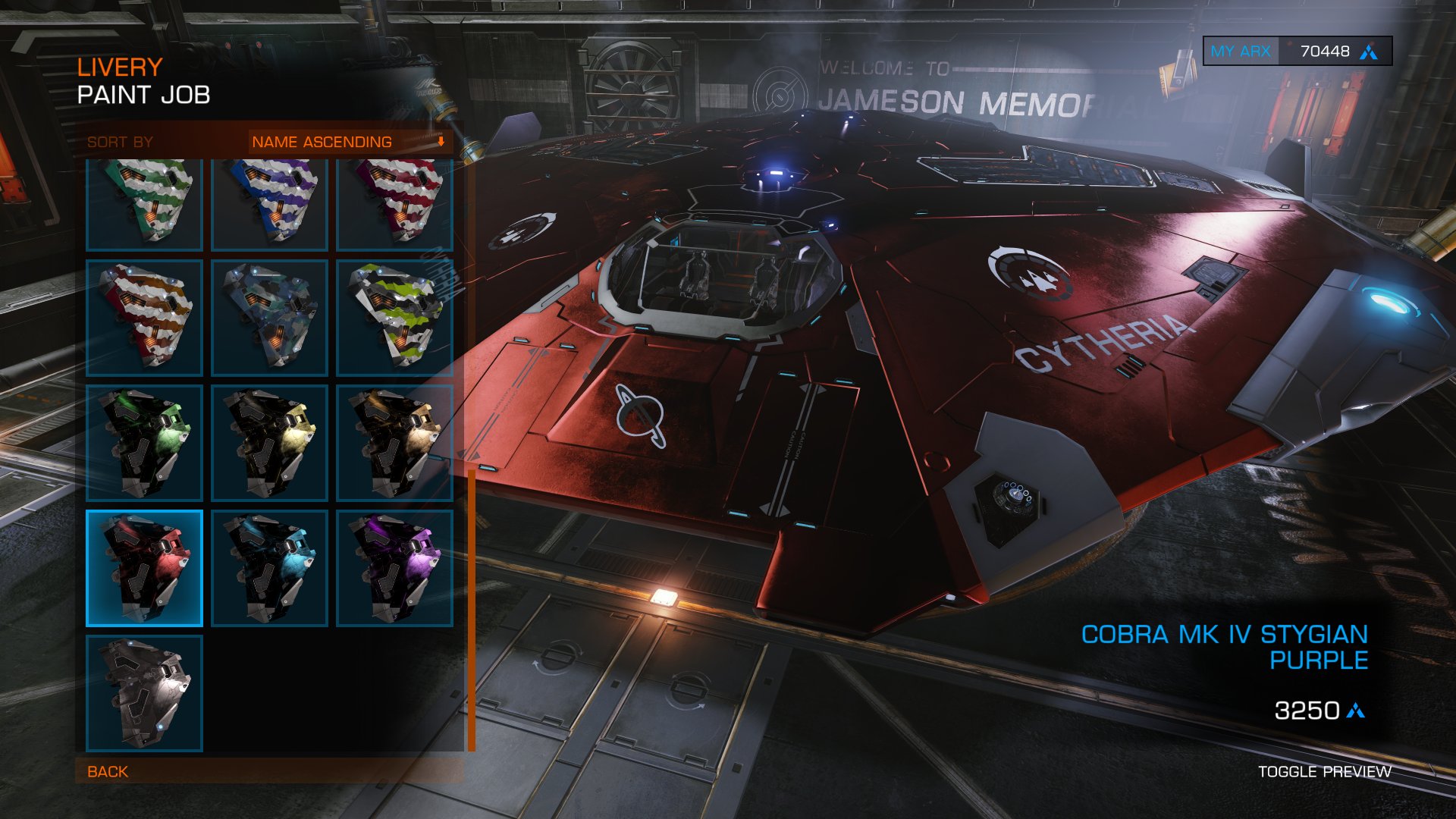Choose the dark blue camo paint job
Viewport: 1456px width, 819px height.
(269, 318)
